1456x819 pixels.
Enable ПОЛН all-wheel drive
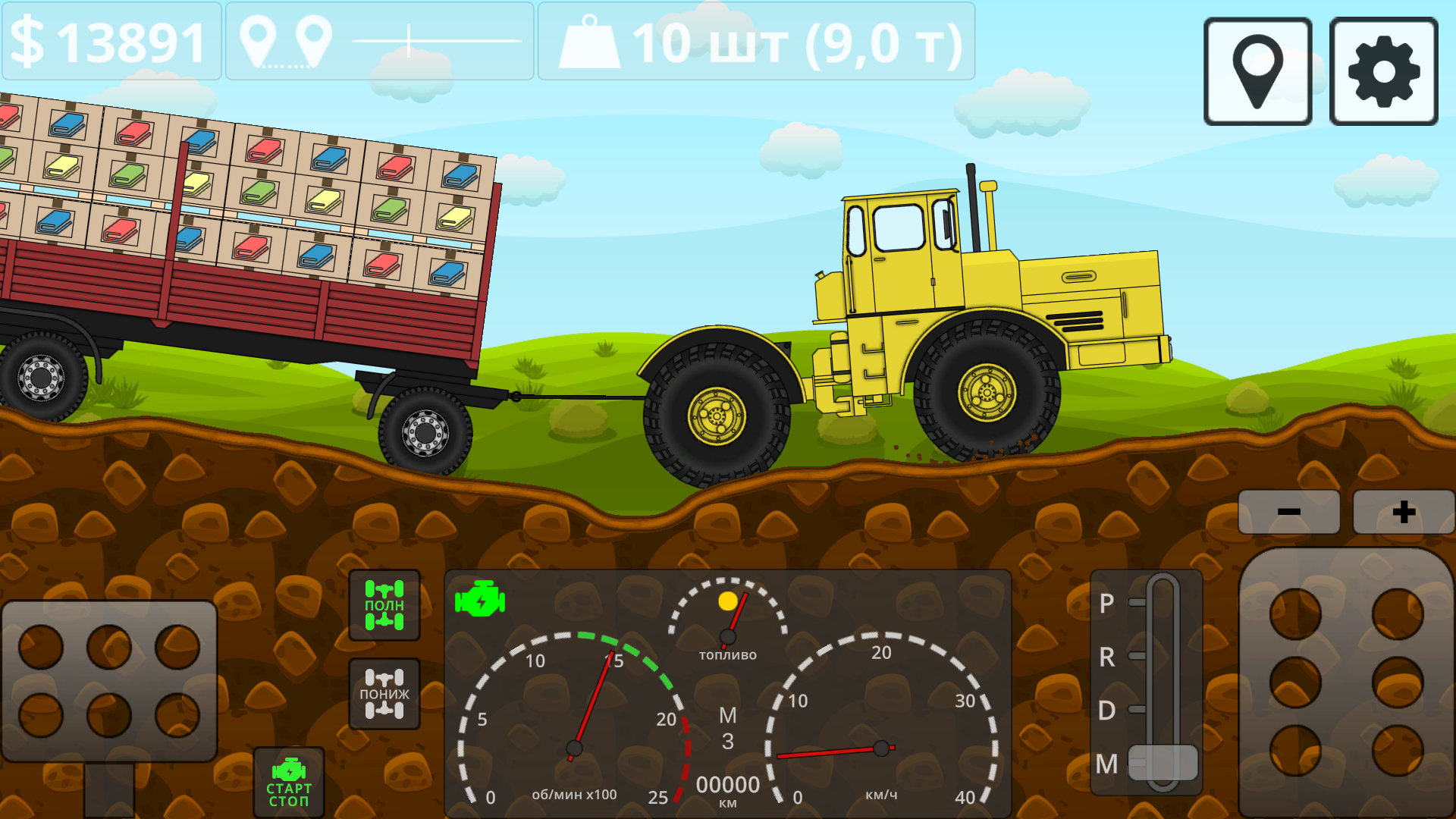pos(385,604)
